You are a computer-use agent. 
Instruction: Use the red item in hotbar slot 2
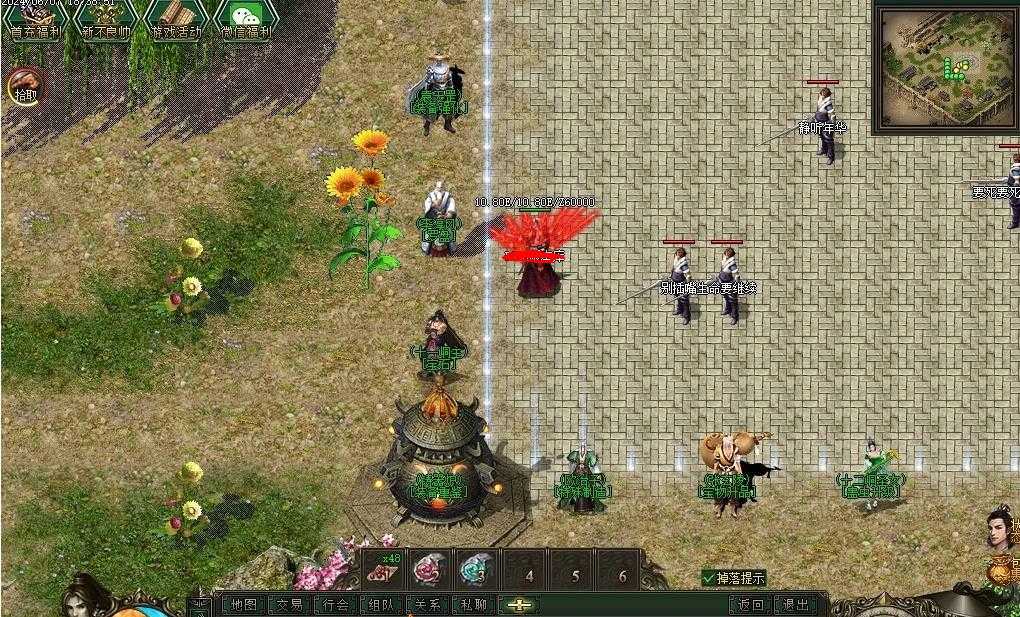click(428, 570)
